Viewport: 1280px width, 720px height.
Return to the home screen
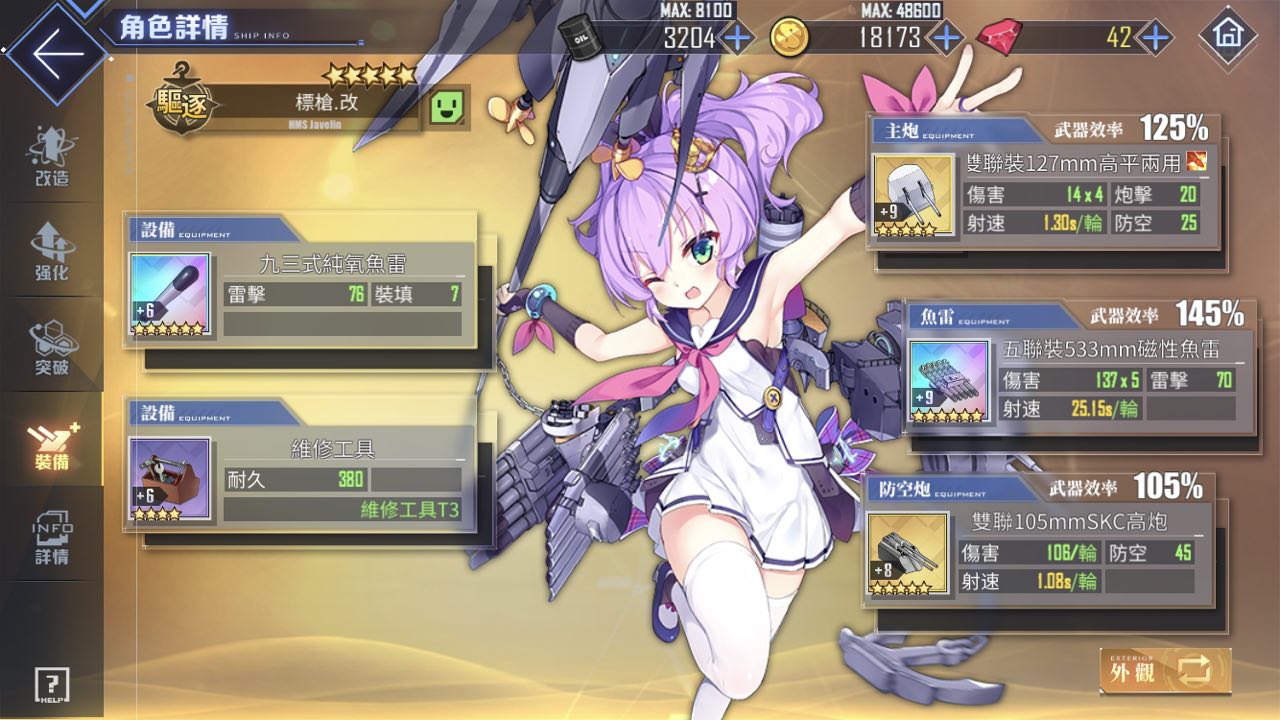[1226, 38]
